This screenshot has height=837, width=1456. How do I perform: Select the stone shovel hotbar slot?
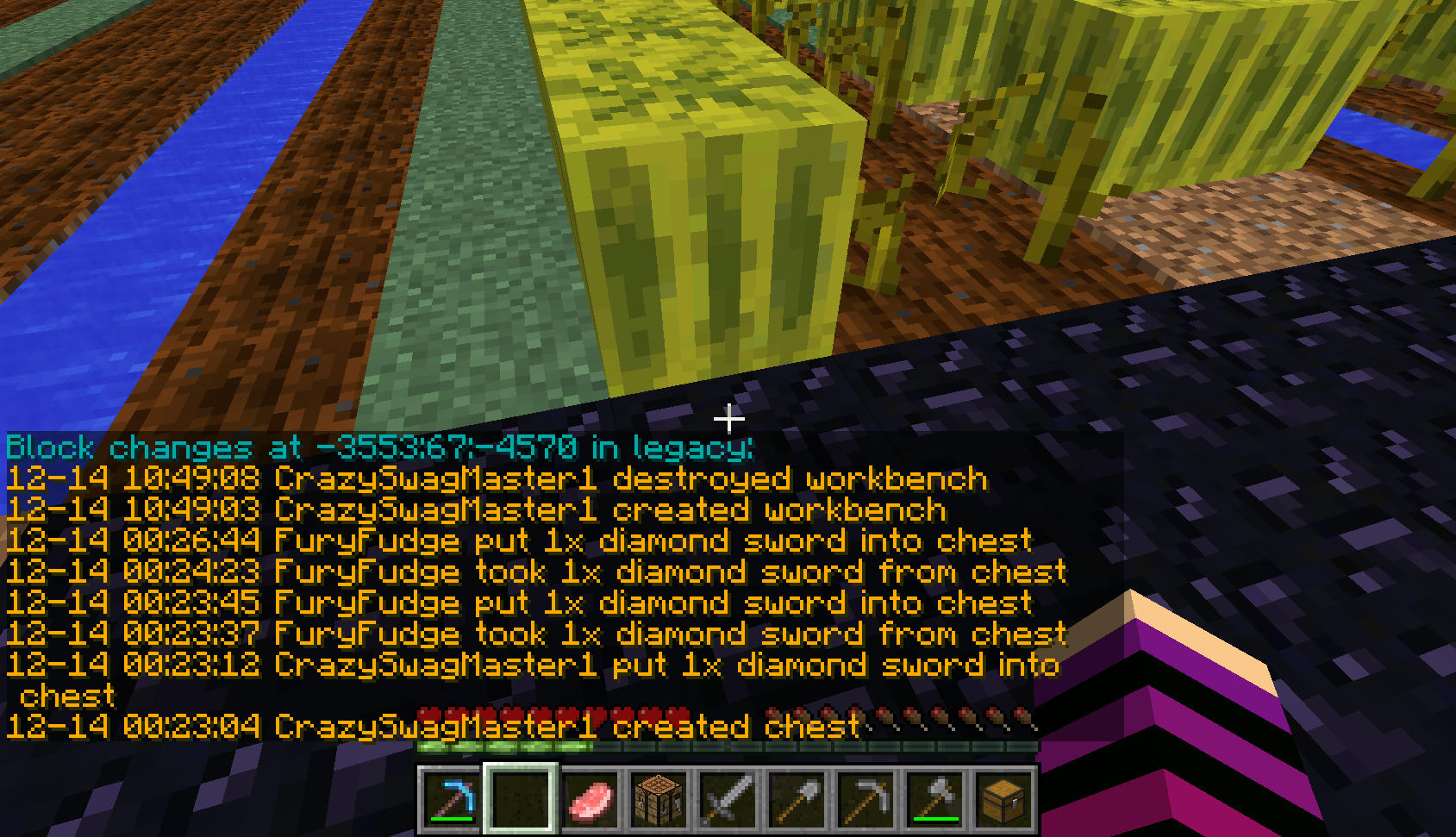797,798
